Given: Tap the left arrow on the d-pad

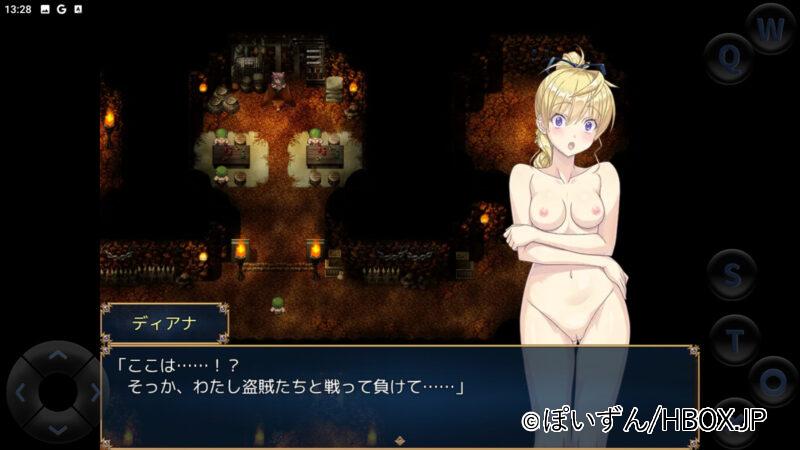Looking at the screenshot, I should (22, 392).
